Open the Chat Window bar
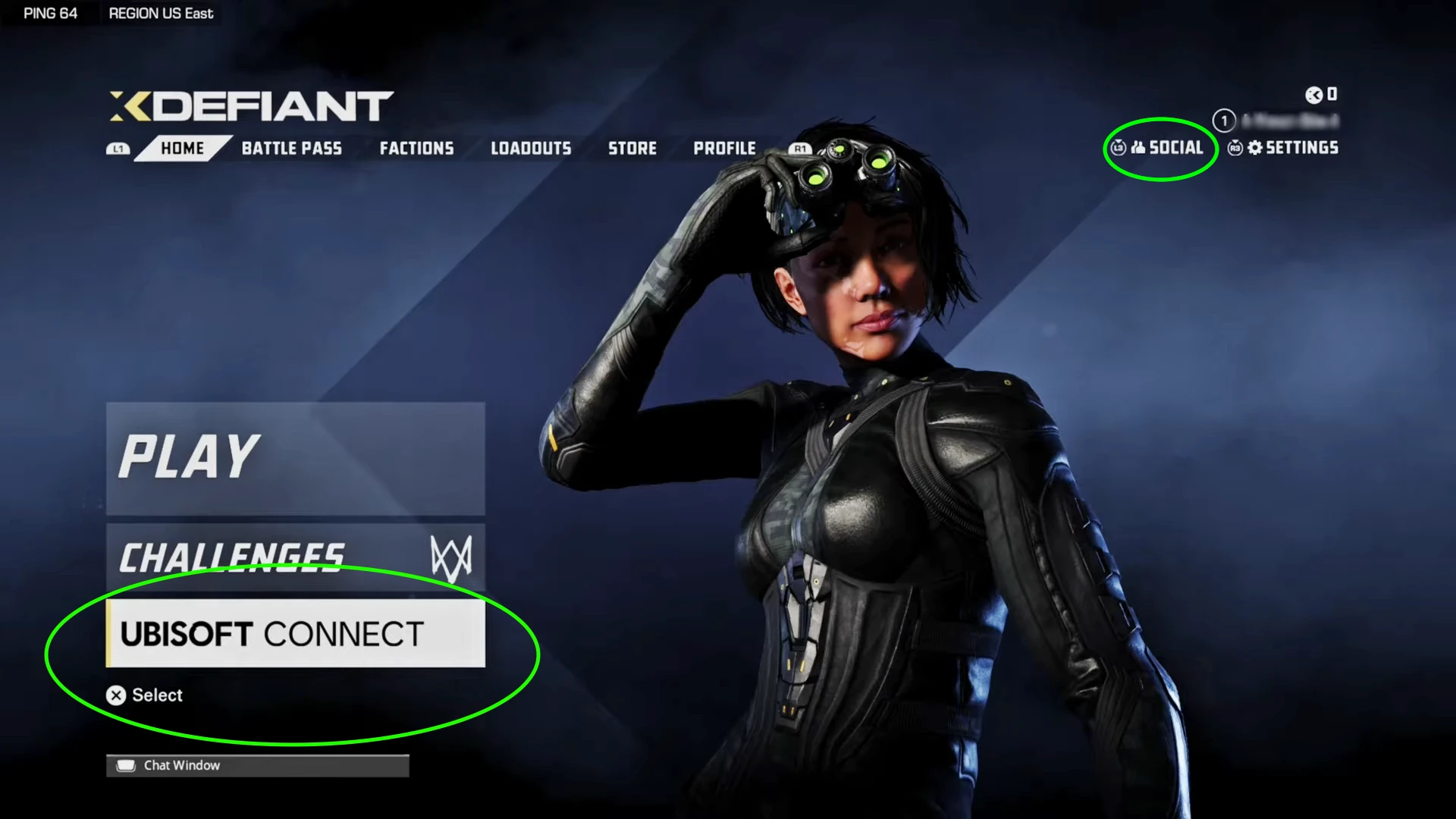The width and height of the screenshot is (1456, 819). click(x=257, y=765)
